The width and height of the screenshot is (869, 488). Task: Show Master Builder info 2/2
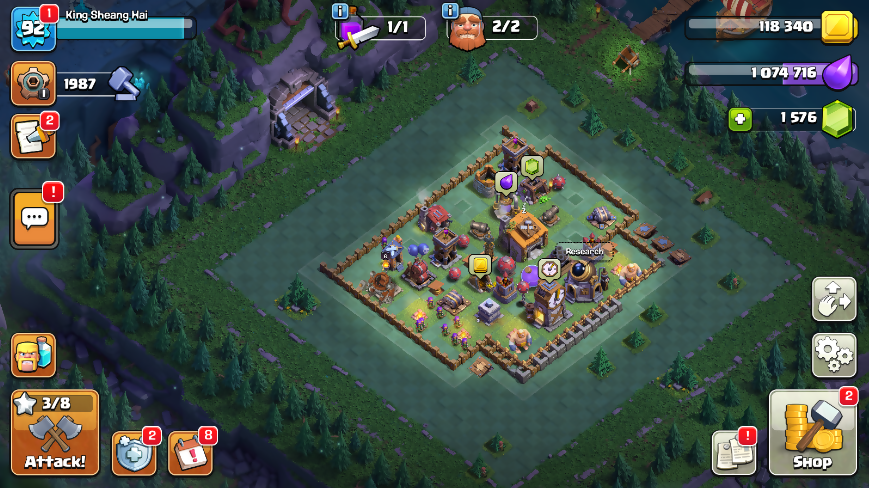coord(467,29)
